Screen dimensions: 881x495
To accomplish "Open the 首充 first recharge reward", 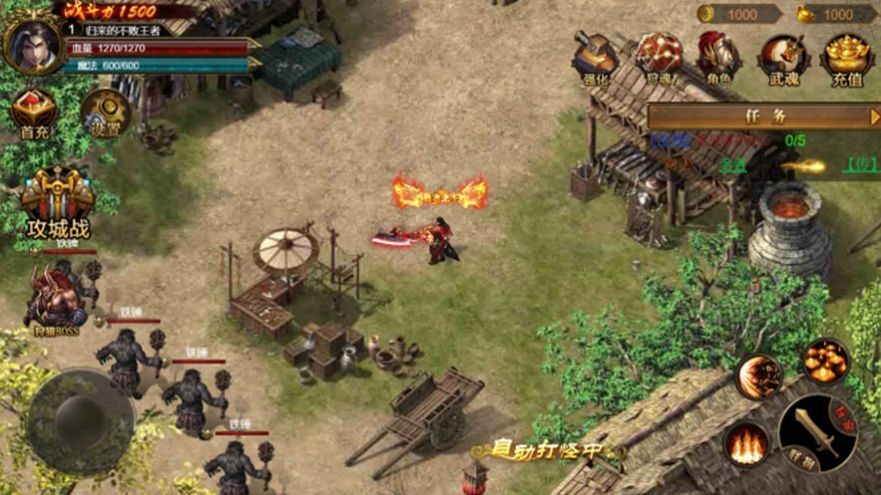I will tap(35, 112).
